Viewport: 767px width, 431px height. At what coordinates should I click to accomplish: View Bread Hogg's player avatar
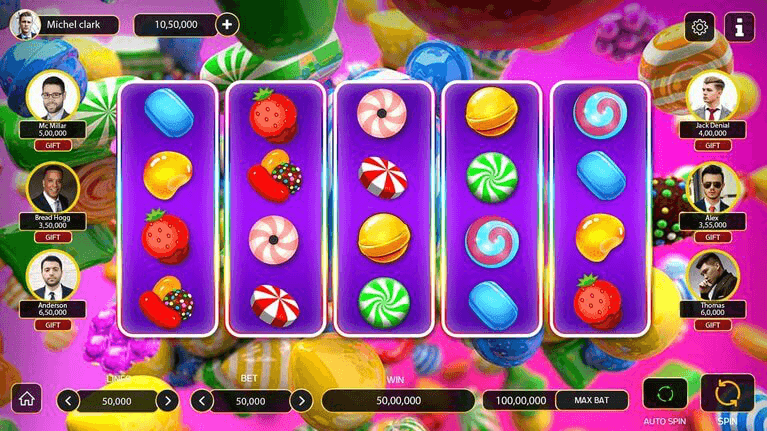pyautogui.click(x=53, y=187)
